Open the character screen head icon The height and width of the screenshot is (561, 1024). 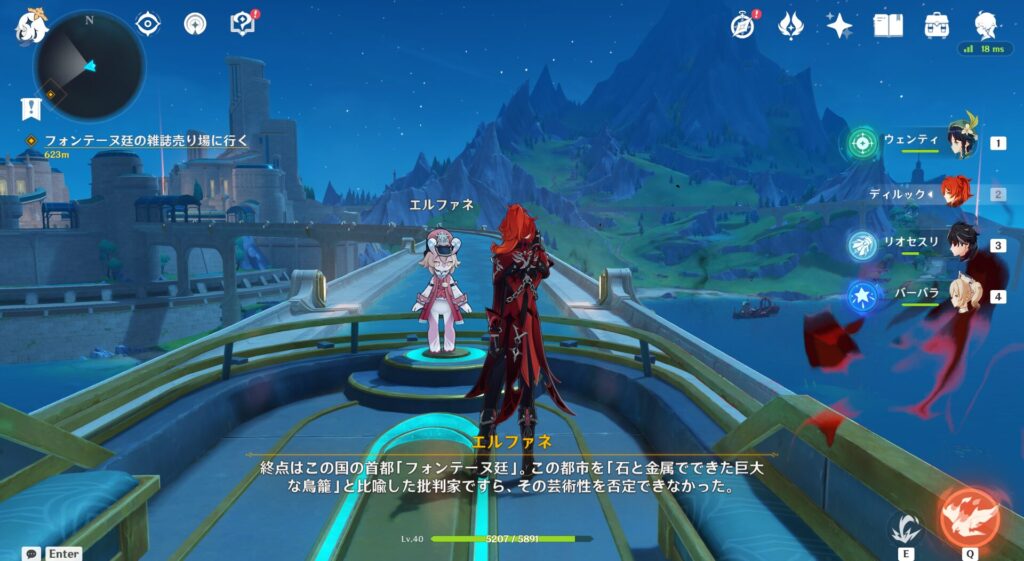(986, 25)
